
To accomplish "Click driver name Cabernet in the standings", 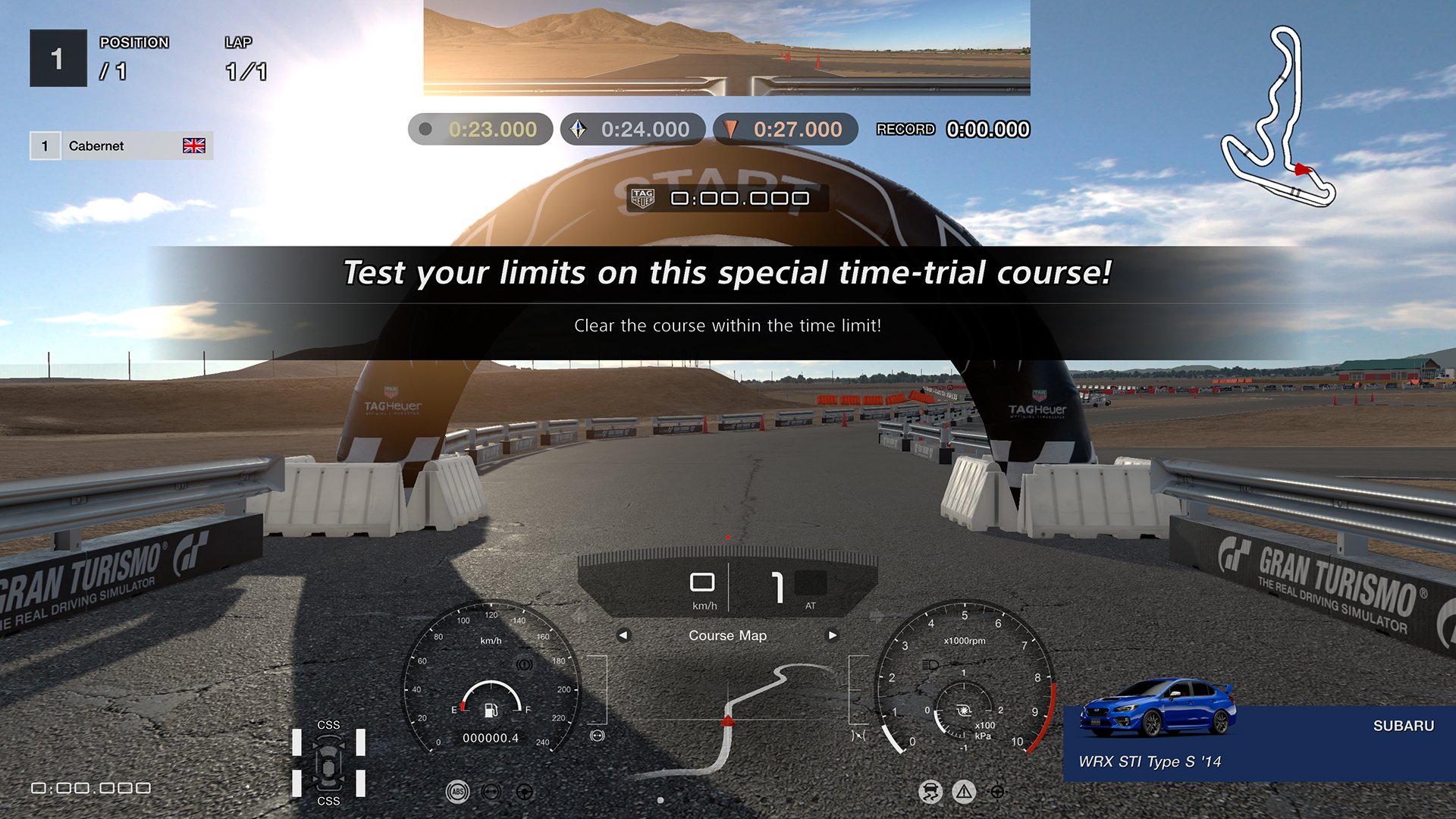I will 95,146.
